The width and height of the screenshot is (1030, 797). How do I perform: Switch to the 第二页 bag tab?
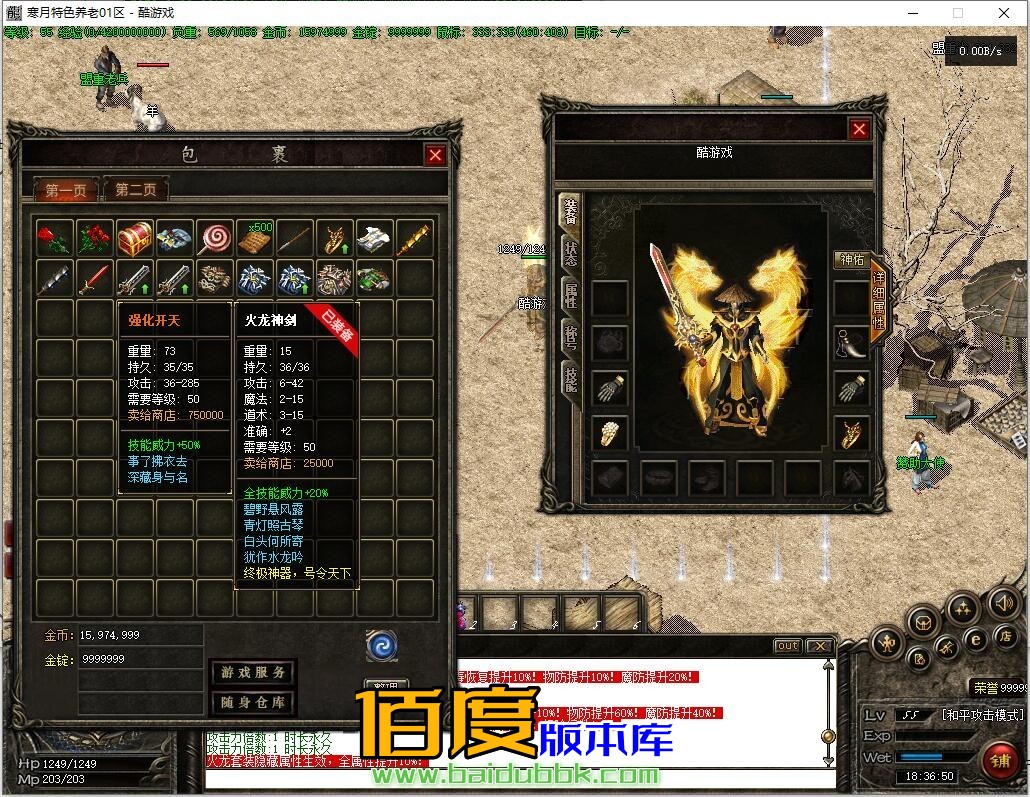(x=135, y=189)
